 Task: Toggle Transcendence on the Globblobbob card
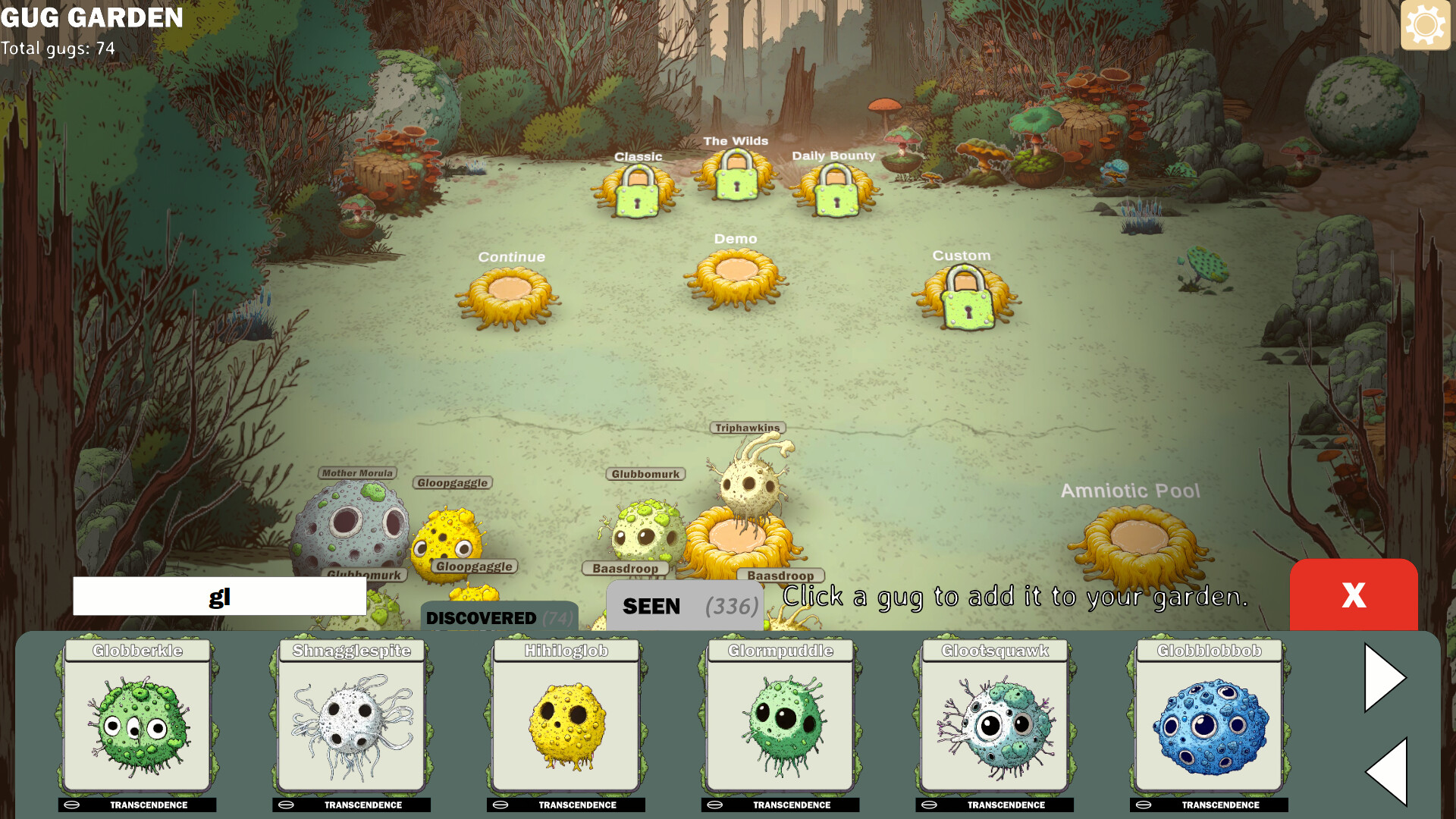point(1209,805)
